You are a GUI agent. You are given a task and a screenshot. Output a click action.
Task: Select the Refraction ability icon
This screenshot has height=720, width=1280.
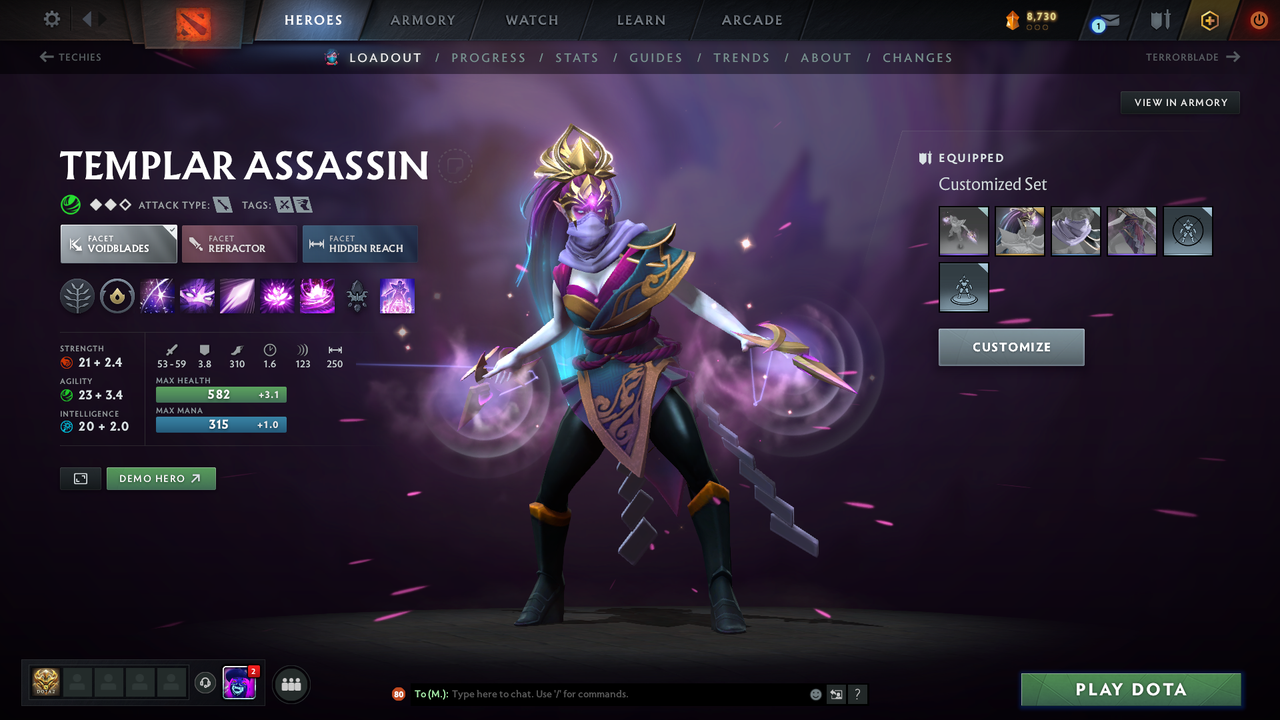click(157, 295)
